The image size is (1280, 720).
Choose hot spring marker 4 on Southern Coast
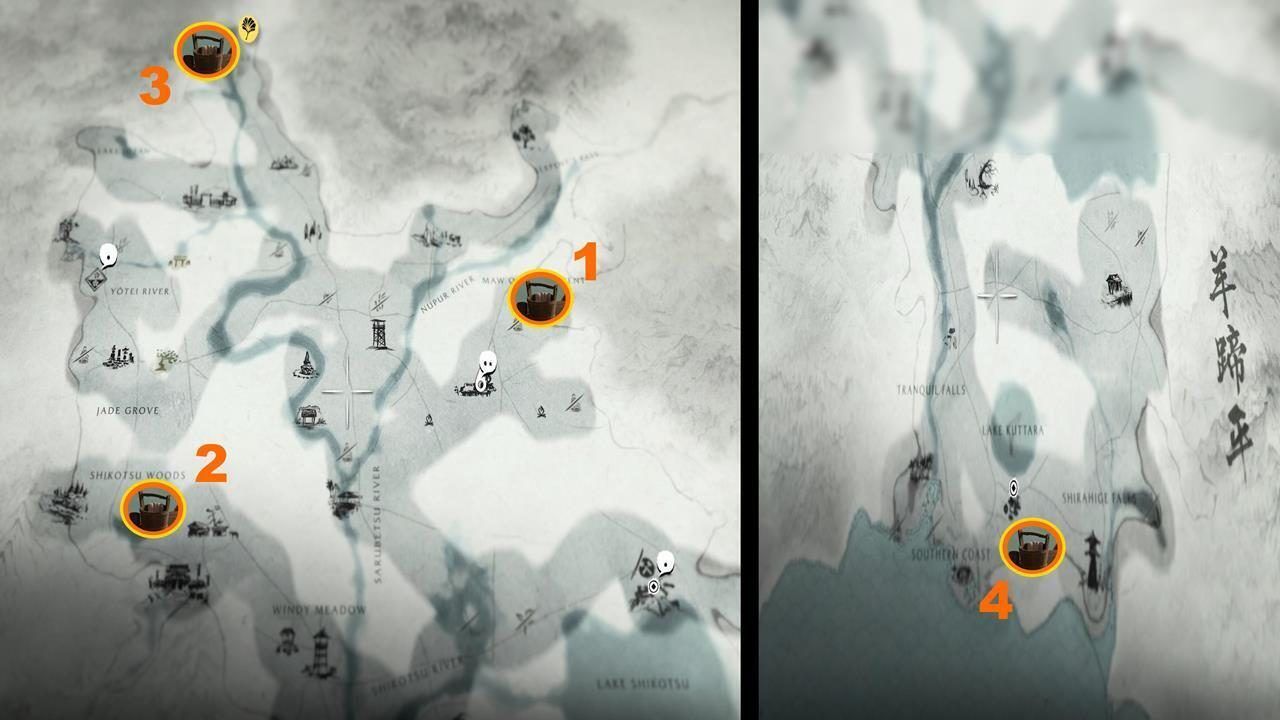pos(1031,547)
